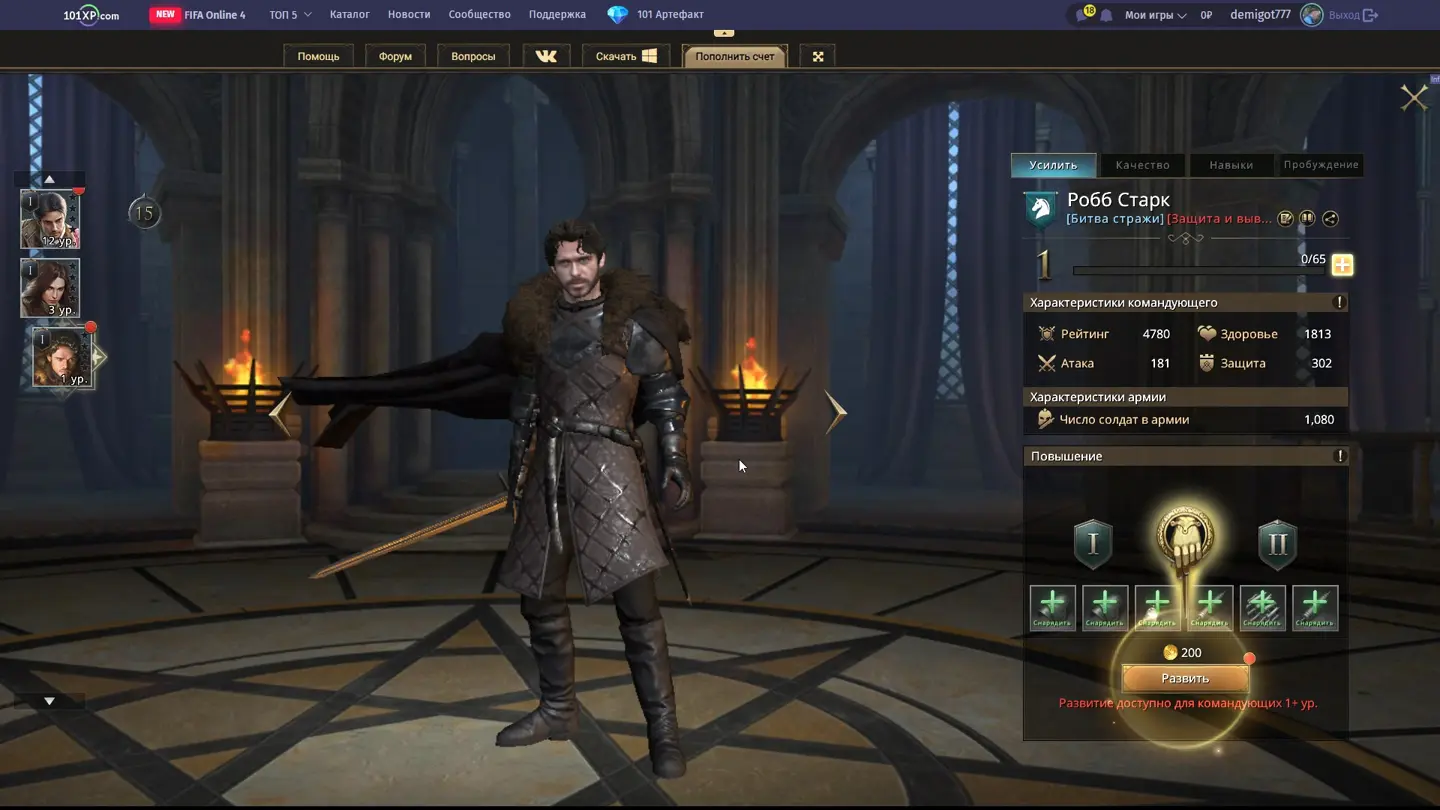Open the Форум button
The height and width of the screenshot is (810, 1440).
[x=395, y=56]
